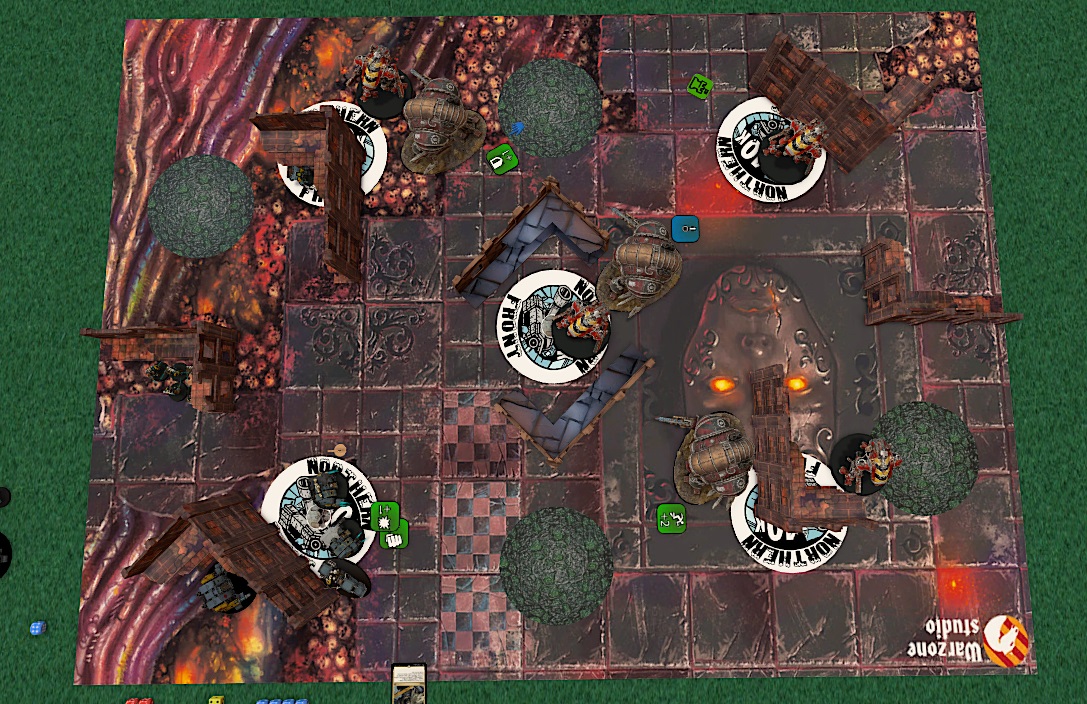Click the green starburst token
This screenshot has width=1087, height=704.
tap(384, 516)
